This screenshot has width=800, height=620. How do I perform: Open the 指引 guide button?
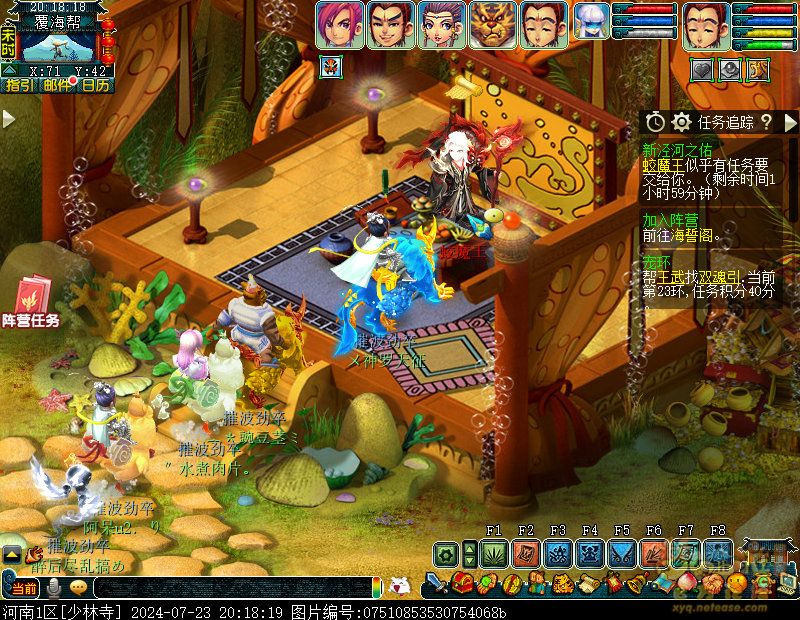pos(19,86)
